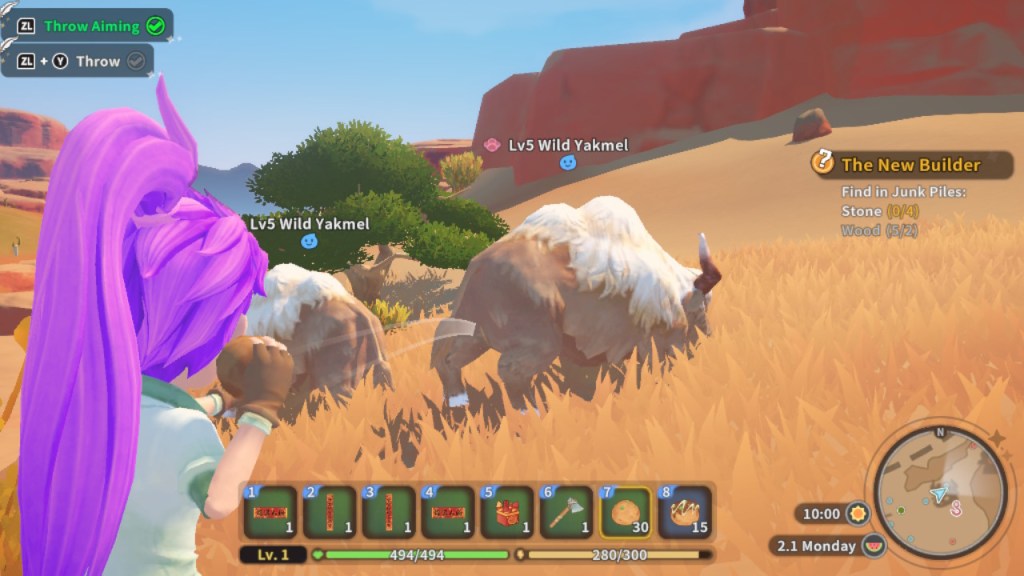This screenshot has width=1024, height=576.
Task: Choose the red gift box in slot 5
Action: tap(507, 512)
